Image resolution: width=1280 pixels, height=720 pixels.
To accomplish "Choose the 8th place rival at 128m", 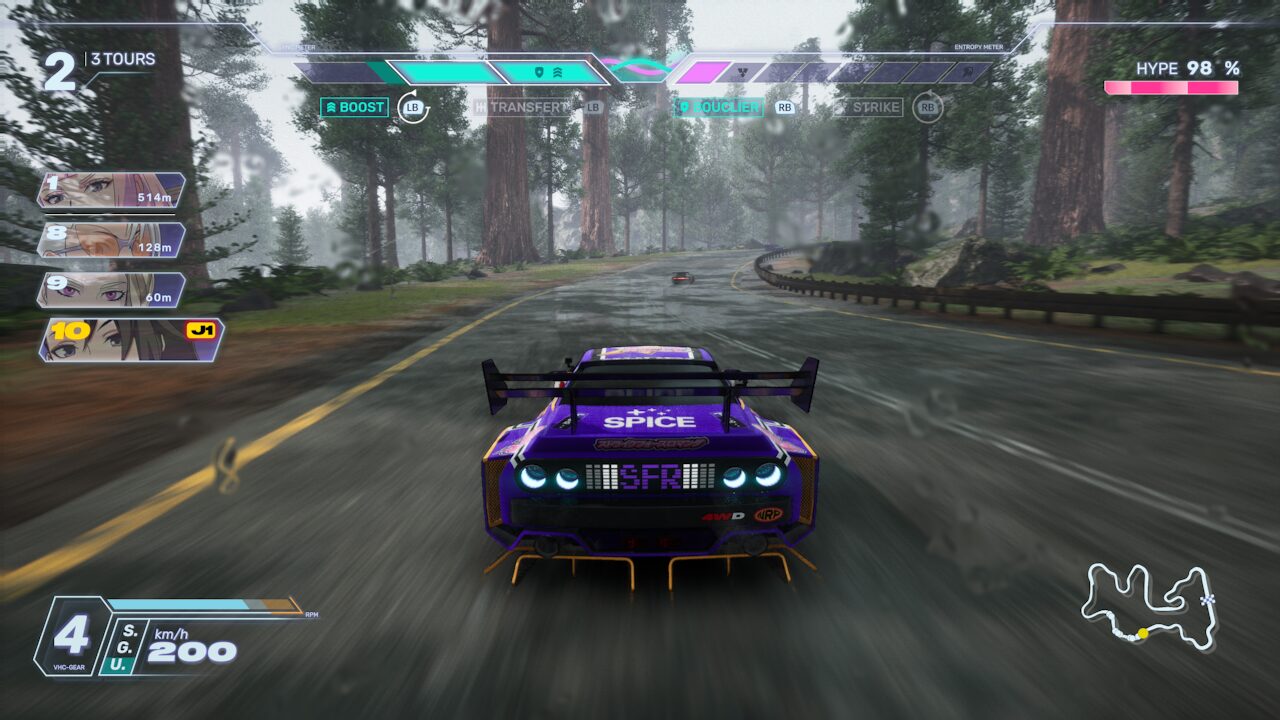I will [x=111, y=240].
